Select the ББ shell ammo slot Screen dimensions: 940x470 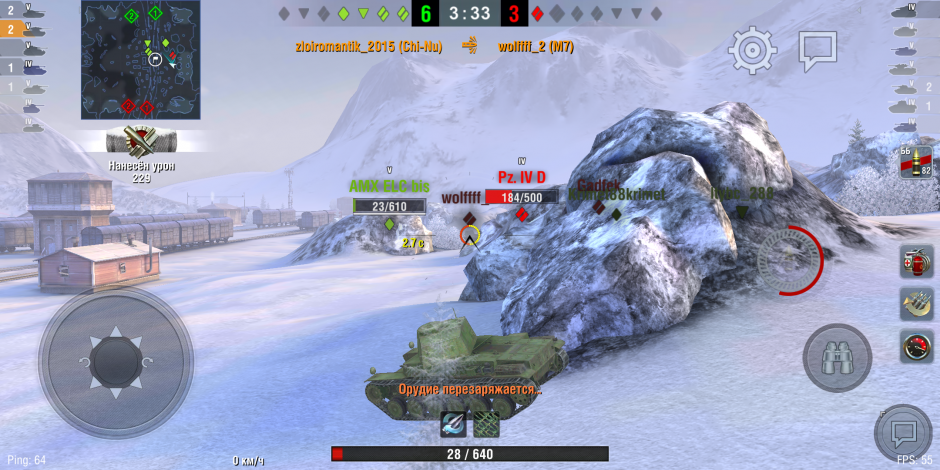(x=916, y=163)
